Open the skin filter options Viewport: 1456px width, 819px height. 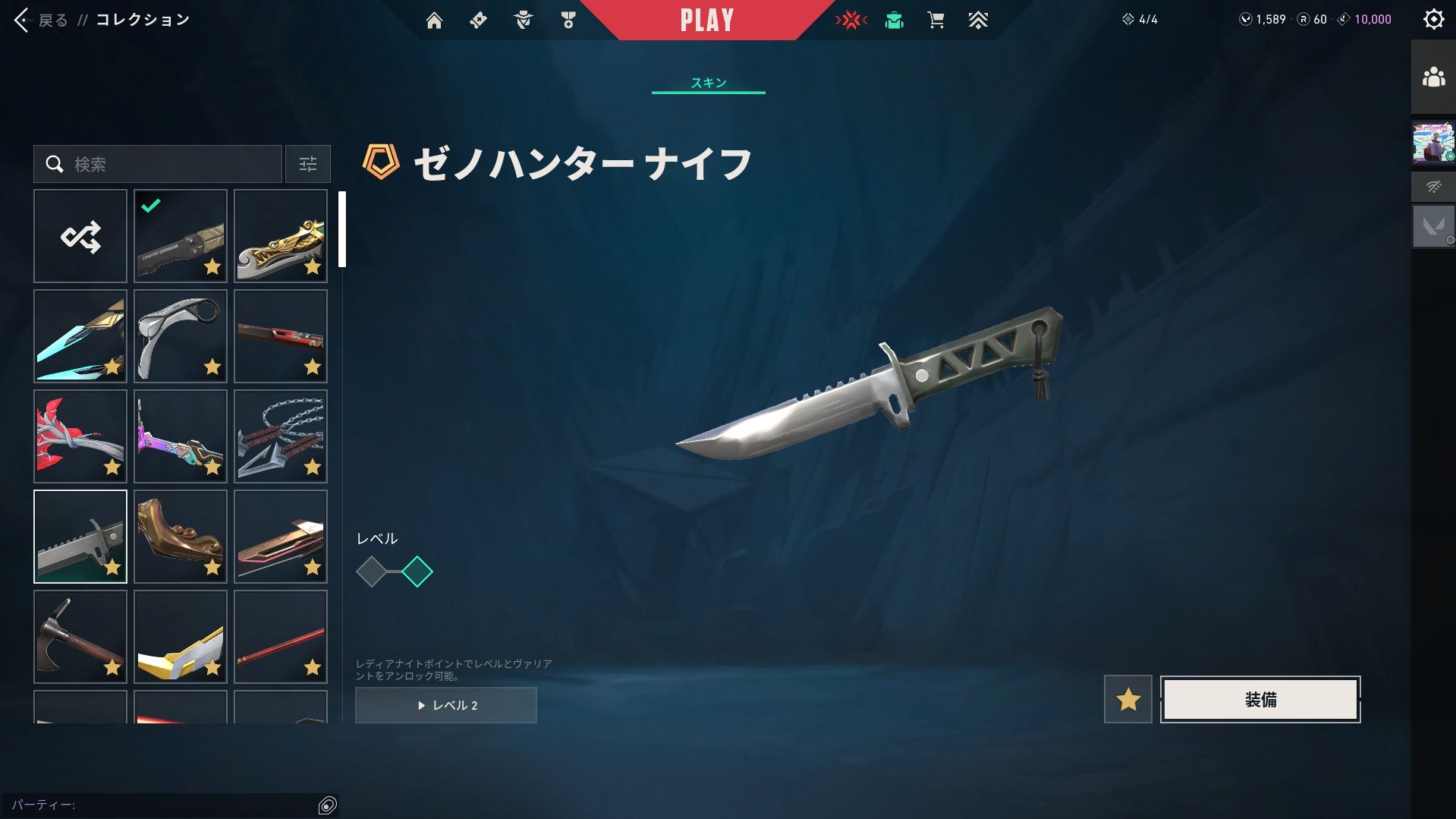(307, 164)
